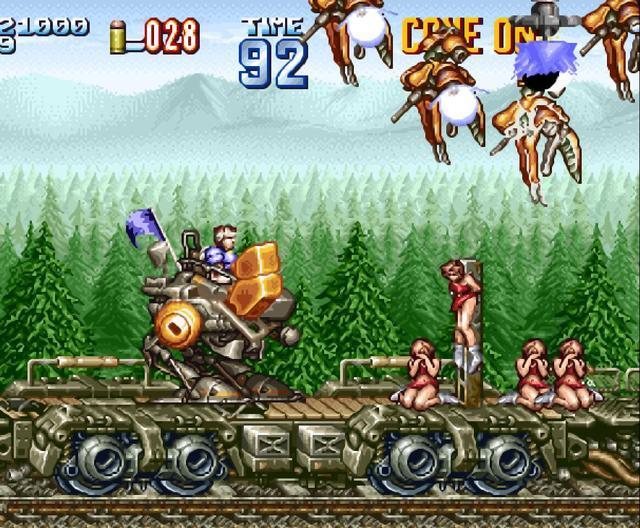Click the bullet ammo icon
Image resolution: width=640 pixels, height=528 pixels.
pos(120,37)
